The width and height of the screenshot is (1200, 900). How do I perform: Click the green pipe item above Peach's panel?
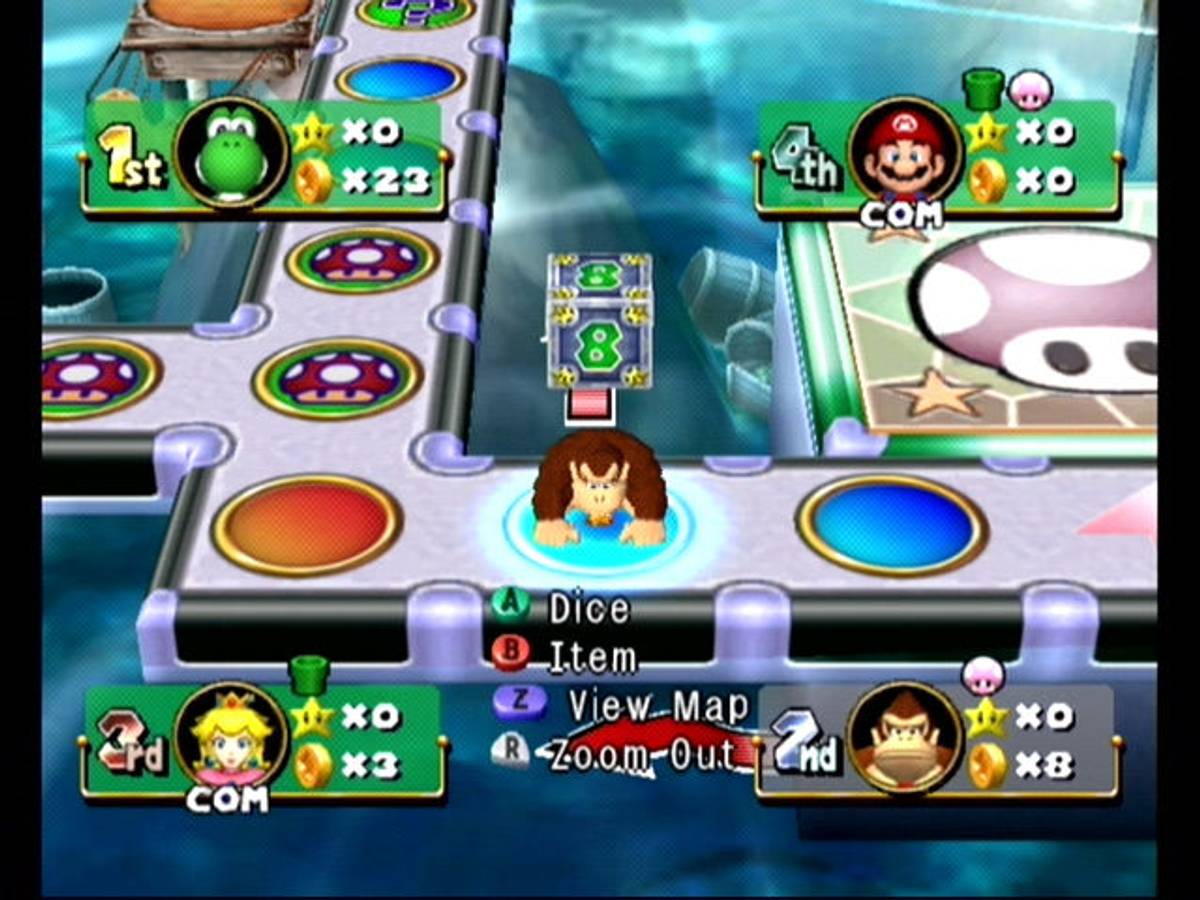point(310,673)
